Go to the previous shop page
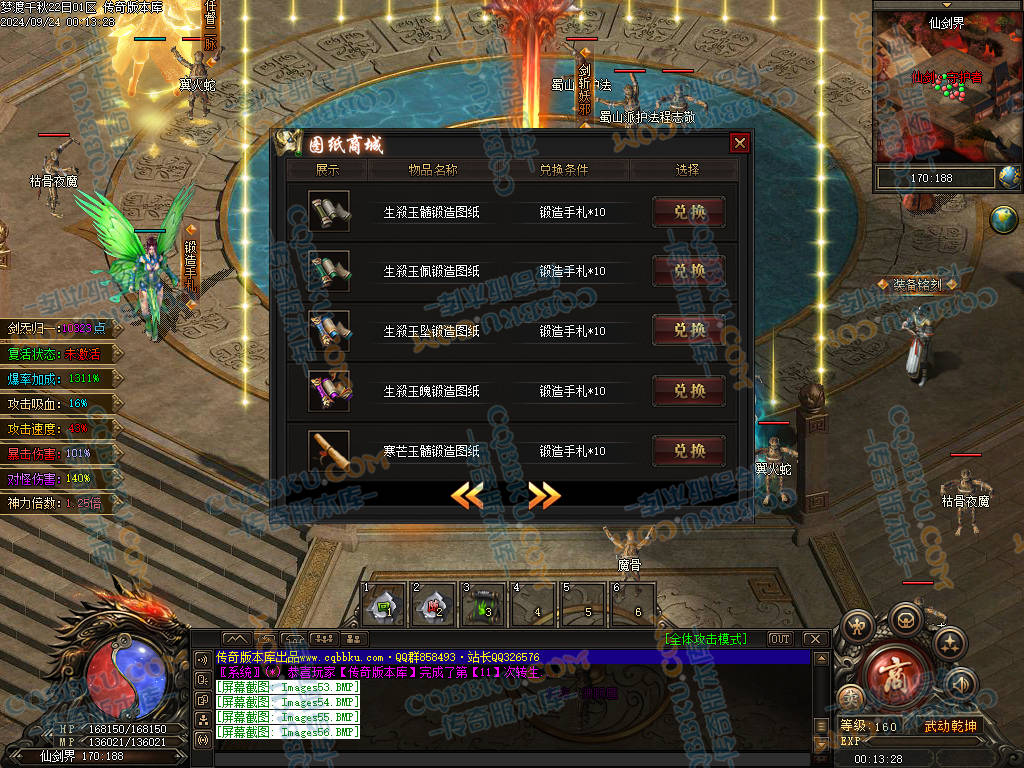1024x768 pixels. [467, 495]
